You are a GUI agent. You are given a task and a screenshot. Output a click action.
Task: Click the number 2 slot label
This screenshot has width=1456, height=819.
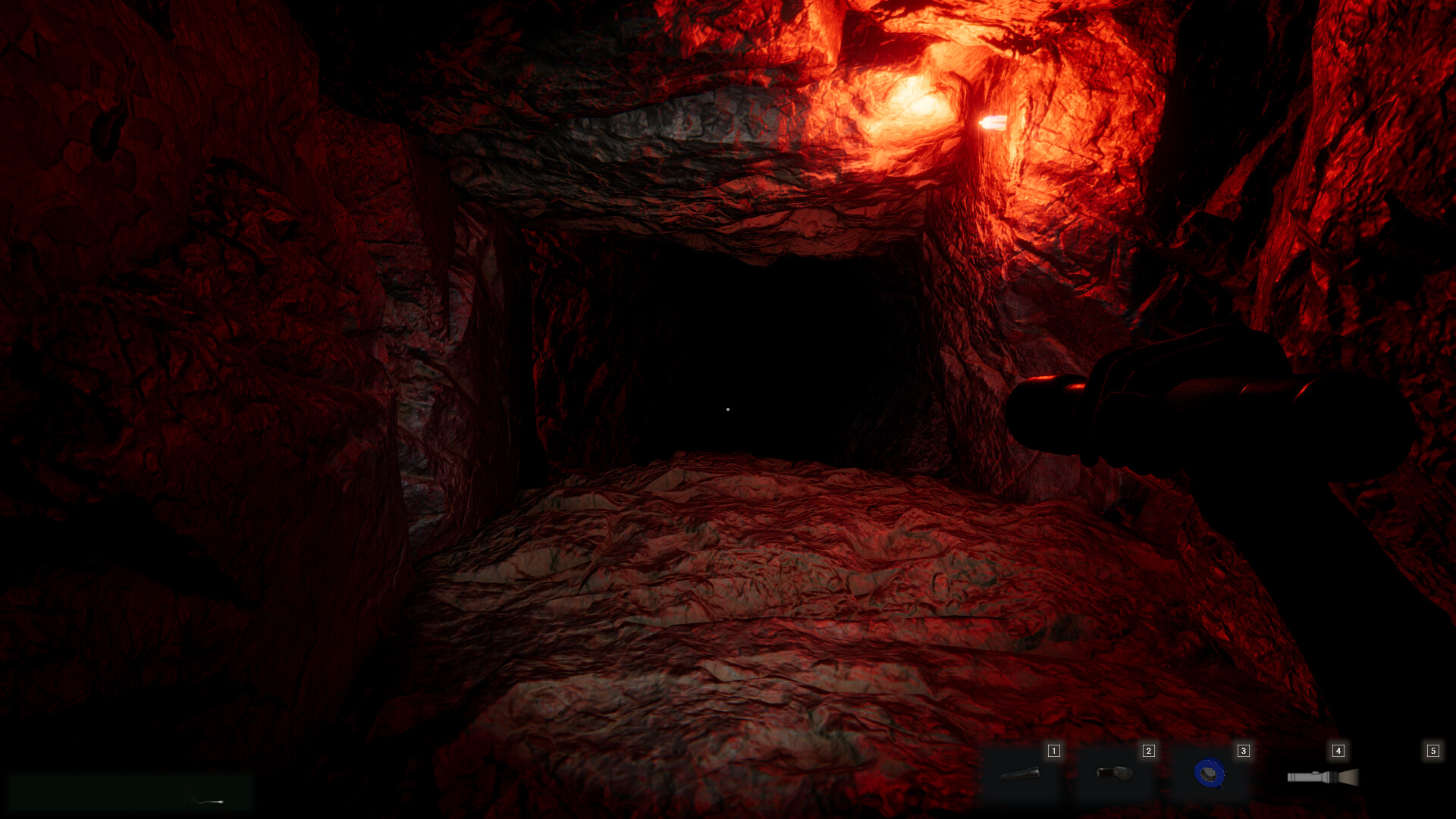click(1148, 750)
